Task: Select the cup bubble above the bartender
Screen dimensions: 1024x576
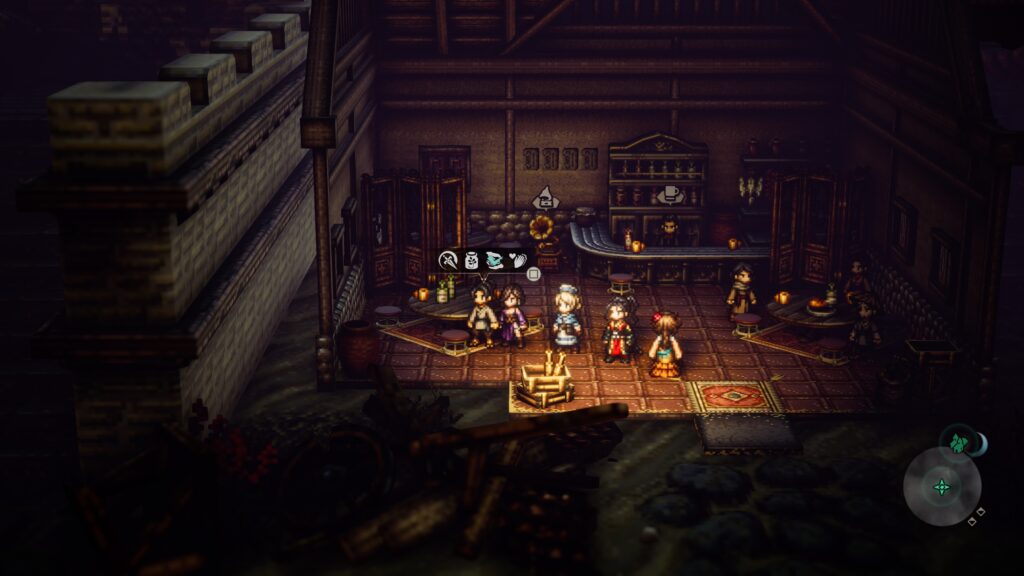Action: pos(671,194)
